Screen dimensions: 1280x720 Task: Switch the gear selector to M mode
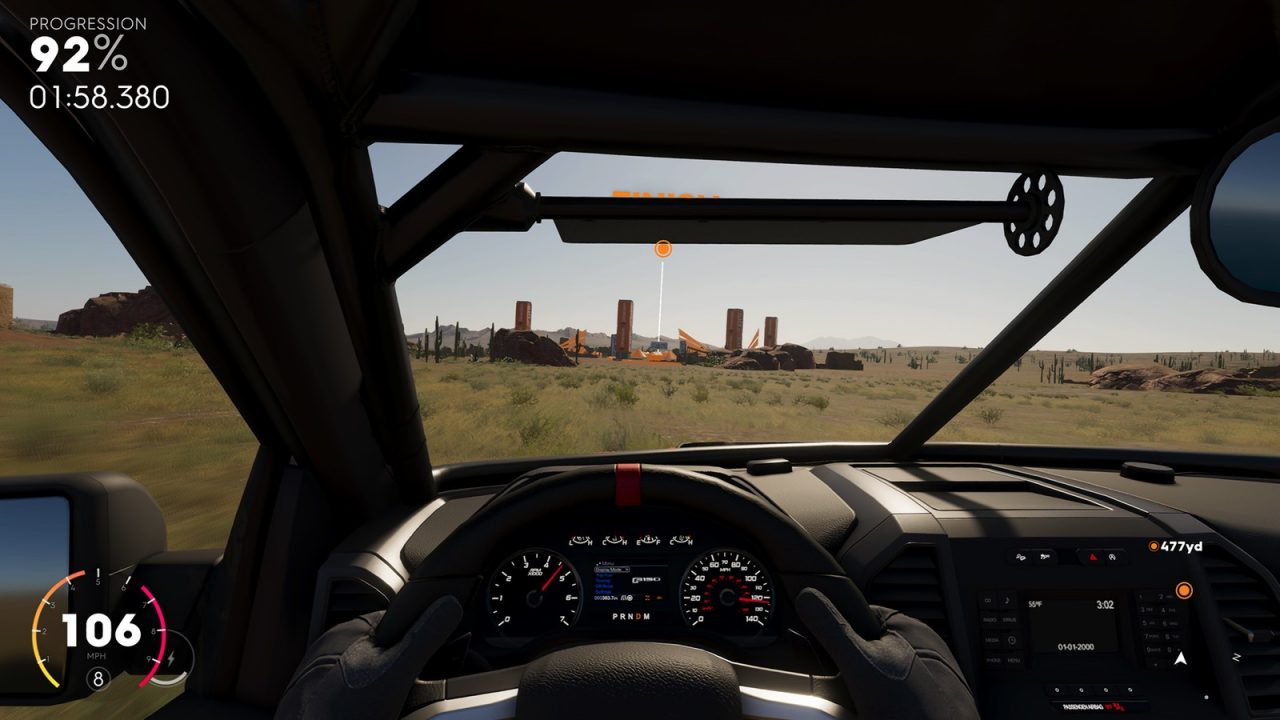646,617
